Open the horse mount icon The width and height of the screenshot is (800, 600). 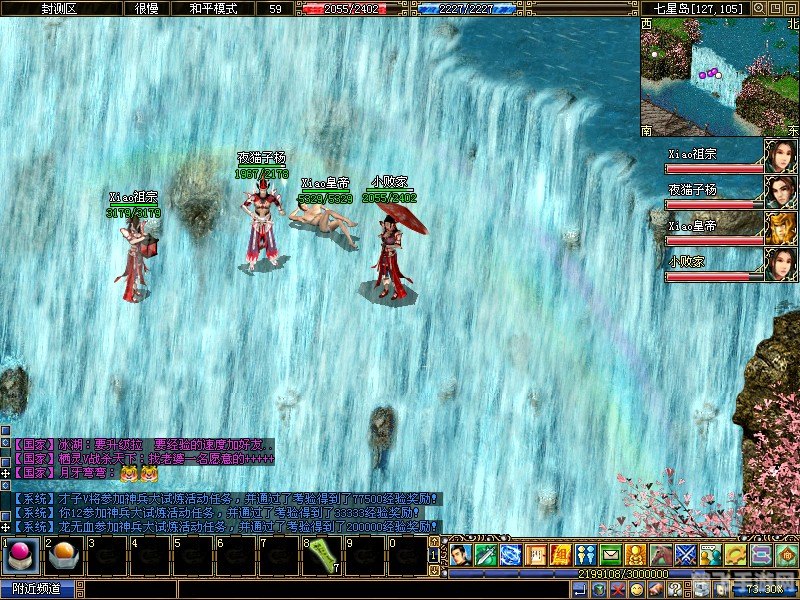click(661, 553)
